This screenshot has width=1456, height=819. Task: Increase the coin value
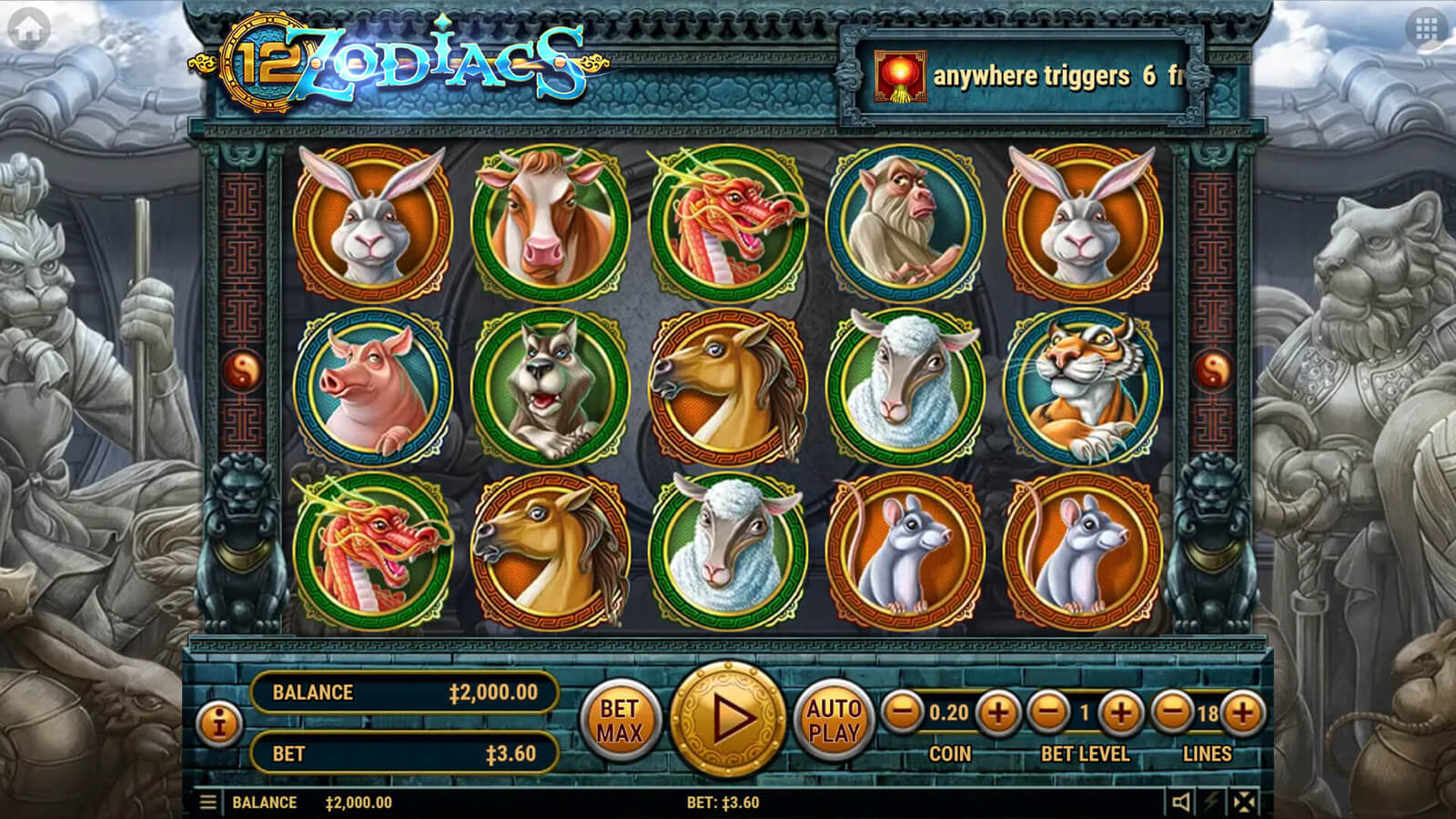997,713
